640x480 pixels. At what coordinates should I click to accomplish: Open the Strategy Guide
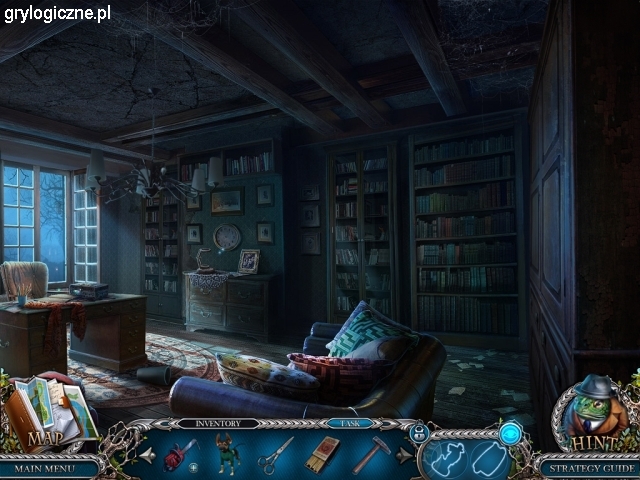590,467
